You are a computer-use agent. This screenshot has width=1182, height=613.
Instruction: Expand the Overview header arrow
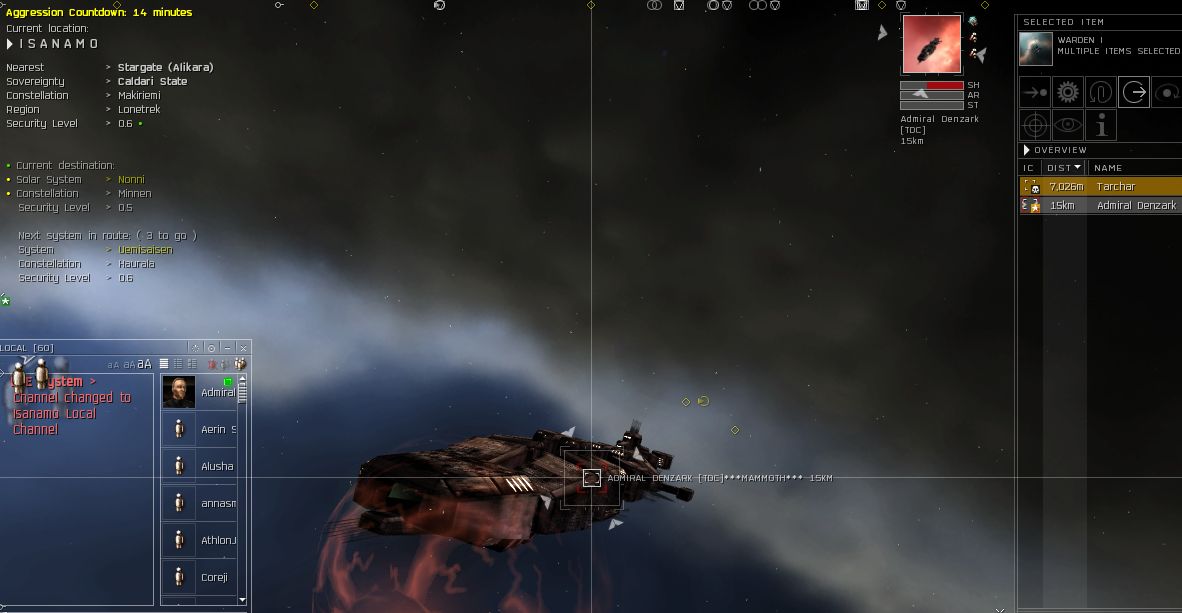1026,150
